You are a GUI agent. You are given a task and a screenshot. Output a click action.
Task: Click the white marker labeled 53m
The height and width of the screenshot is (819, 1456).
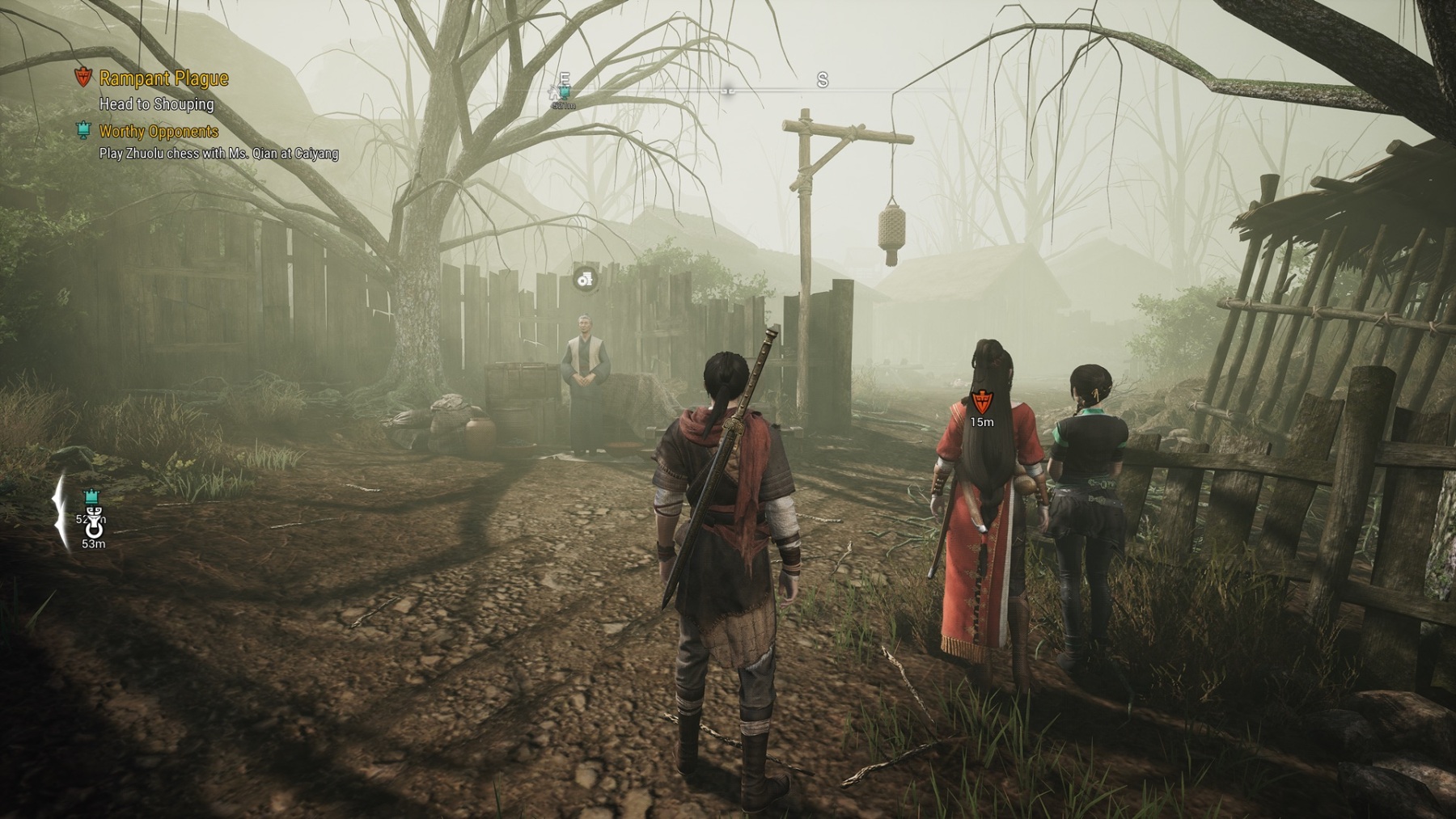coord(94,530)
